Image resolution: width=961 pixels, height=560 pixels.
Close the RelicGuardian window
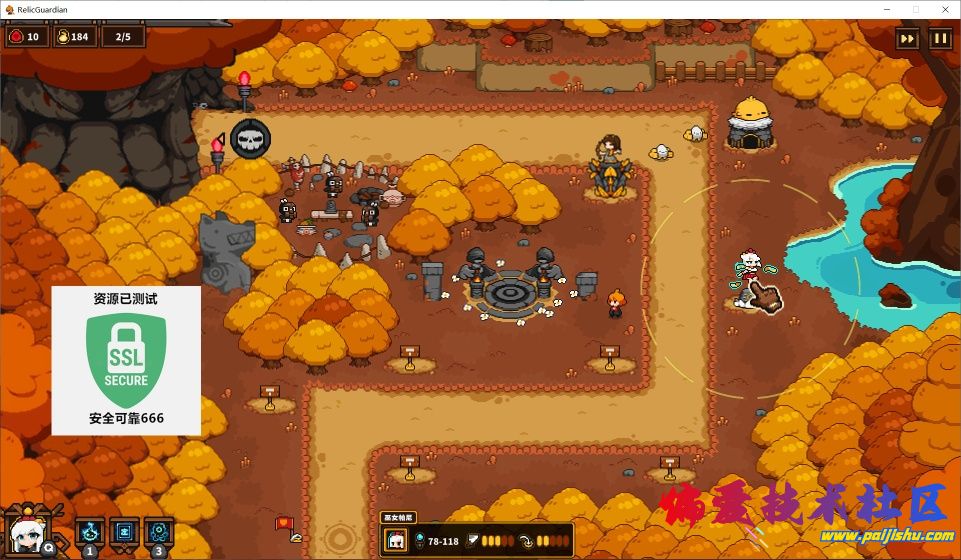pos(943,9)
